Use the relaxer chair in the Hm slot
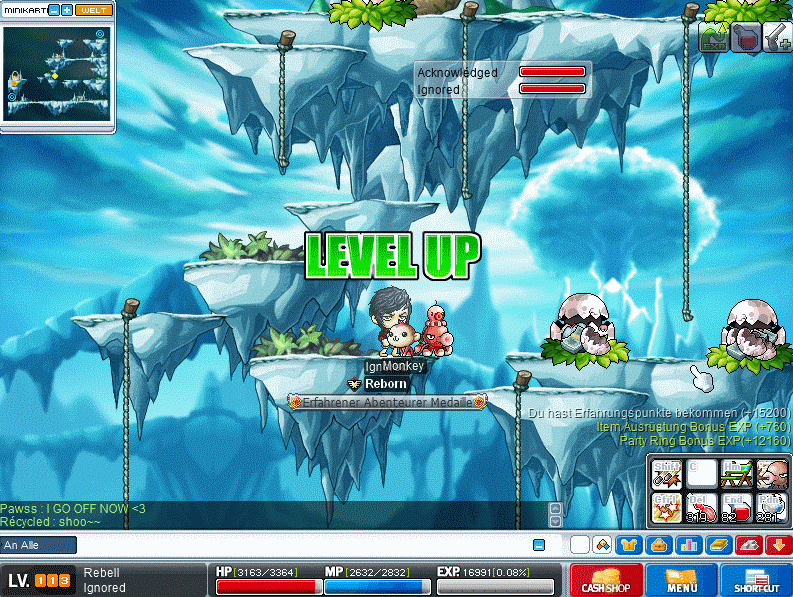 point(736,473)
